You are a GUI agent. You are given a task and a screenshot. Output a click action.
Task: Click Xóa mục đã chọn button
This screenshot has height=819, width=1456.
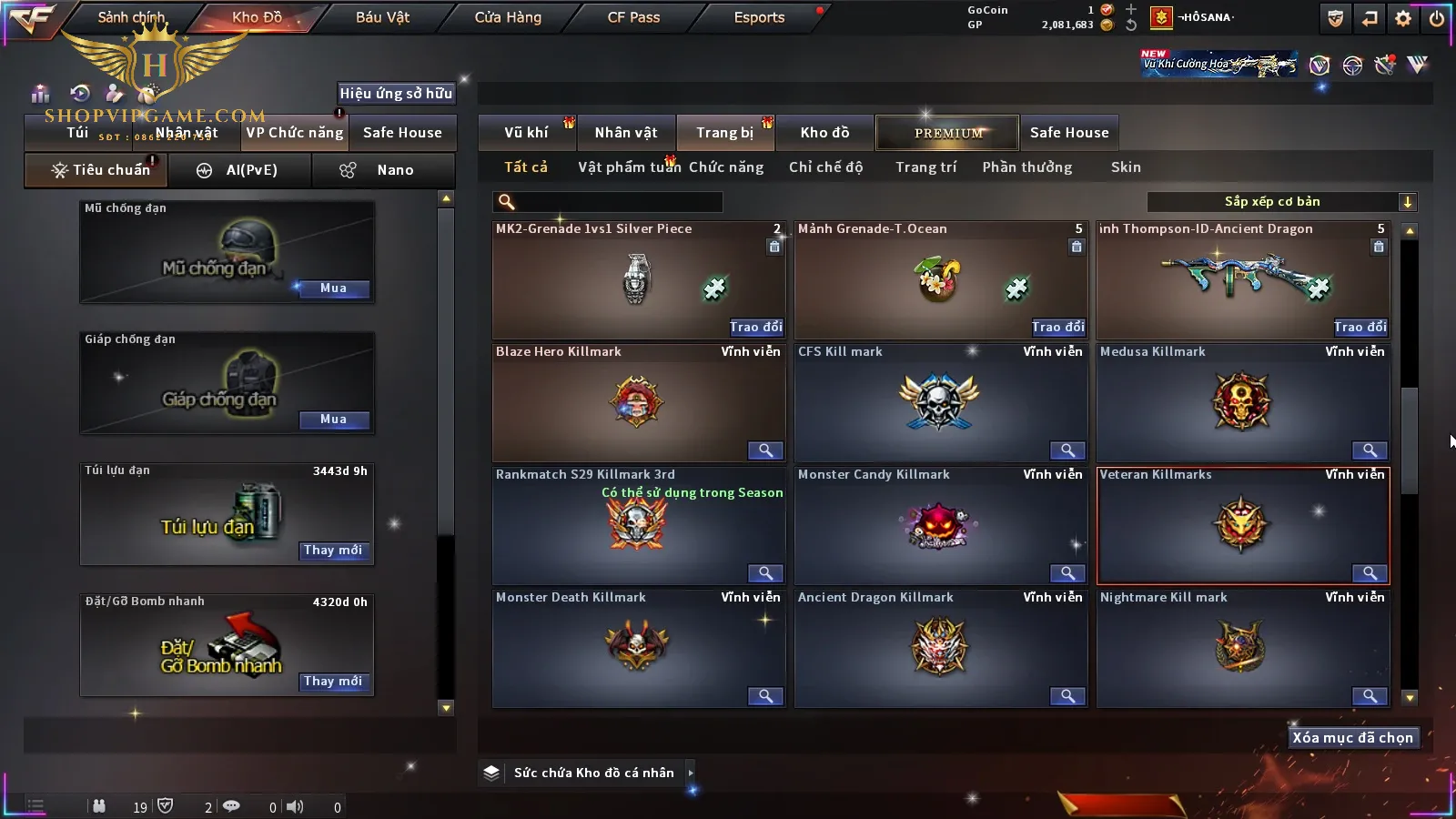[x=1352, y=738]
